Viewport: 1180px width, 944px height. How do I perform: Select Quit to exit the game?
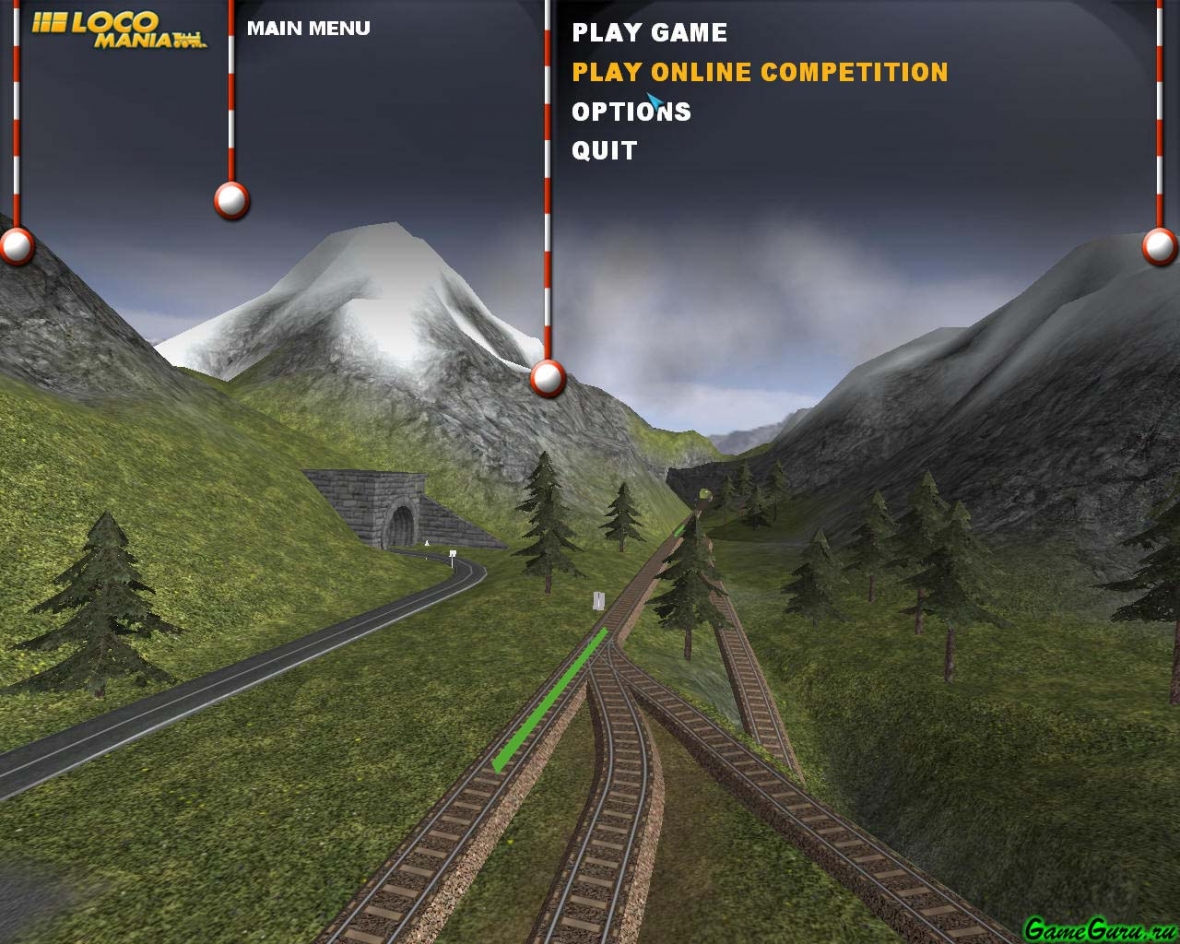pyautogui.click(x=604, y=151)
